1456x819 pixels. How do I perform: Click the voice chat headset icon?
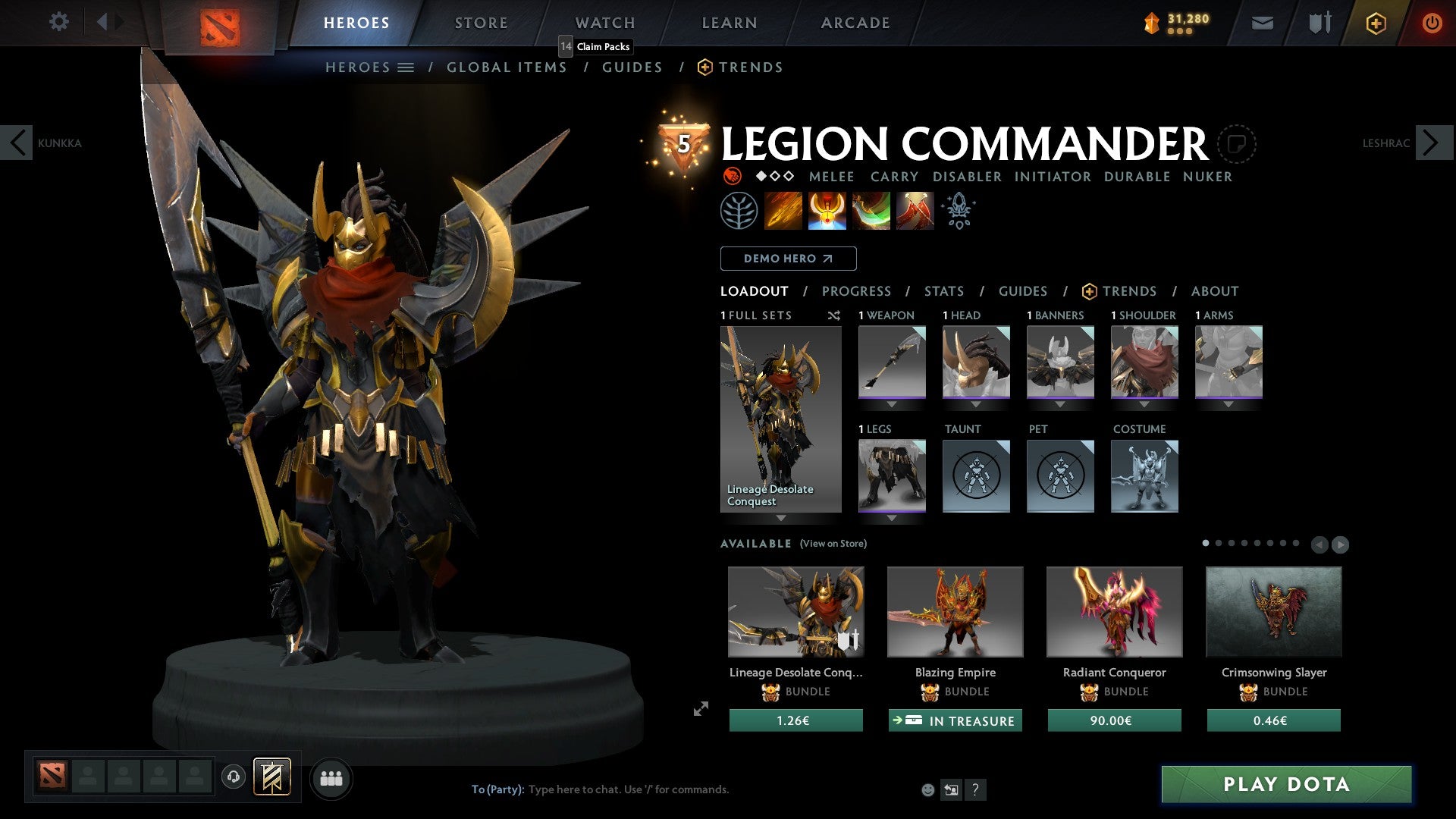click(234, 778)
